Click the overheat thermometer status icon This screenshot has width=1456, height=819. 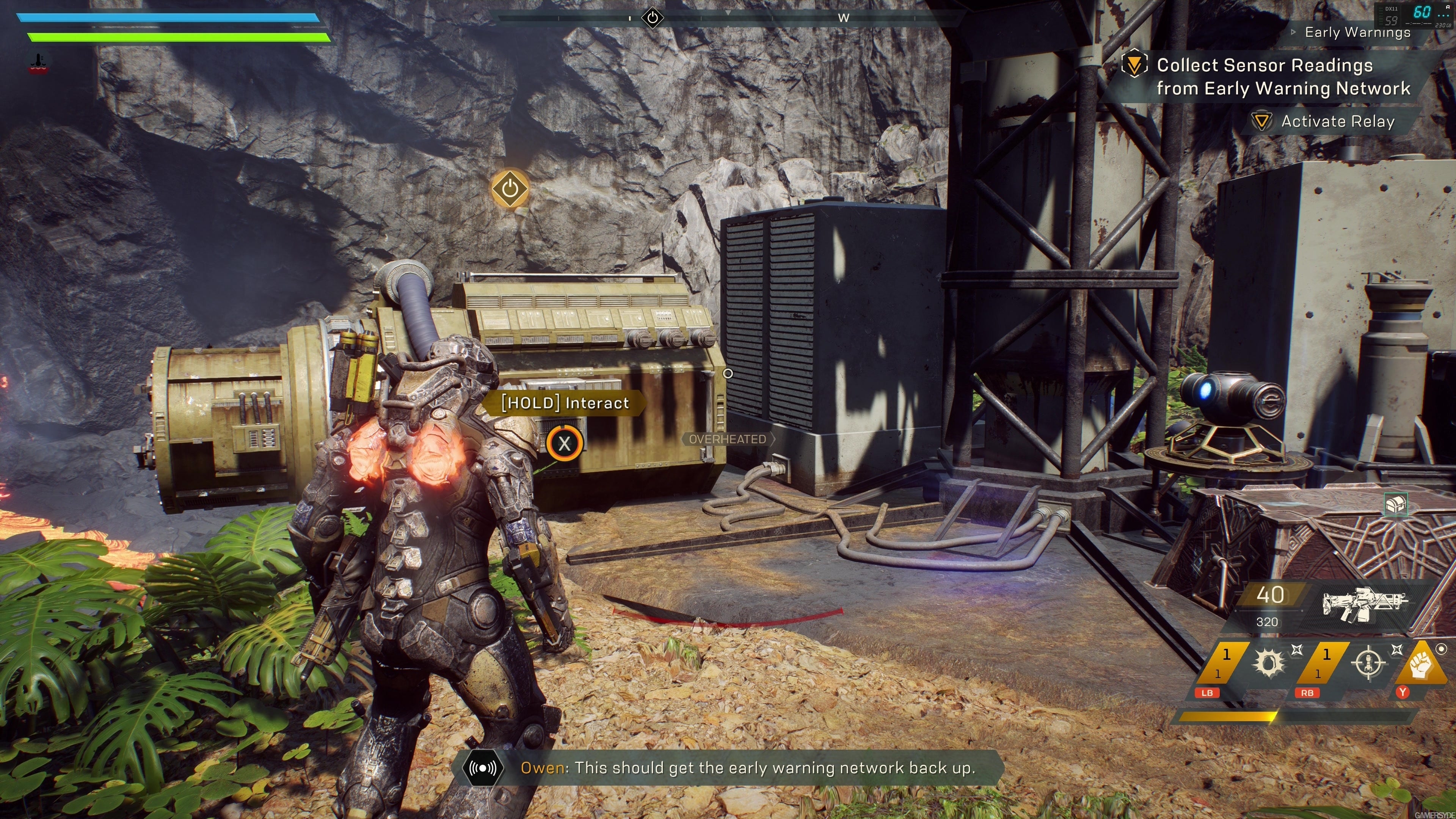click(38, 63)
